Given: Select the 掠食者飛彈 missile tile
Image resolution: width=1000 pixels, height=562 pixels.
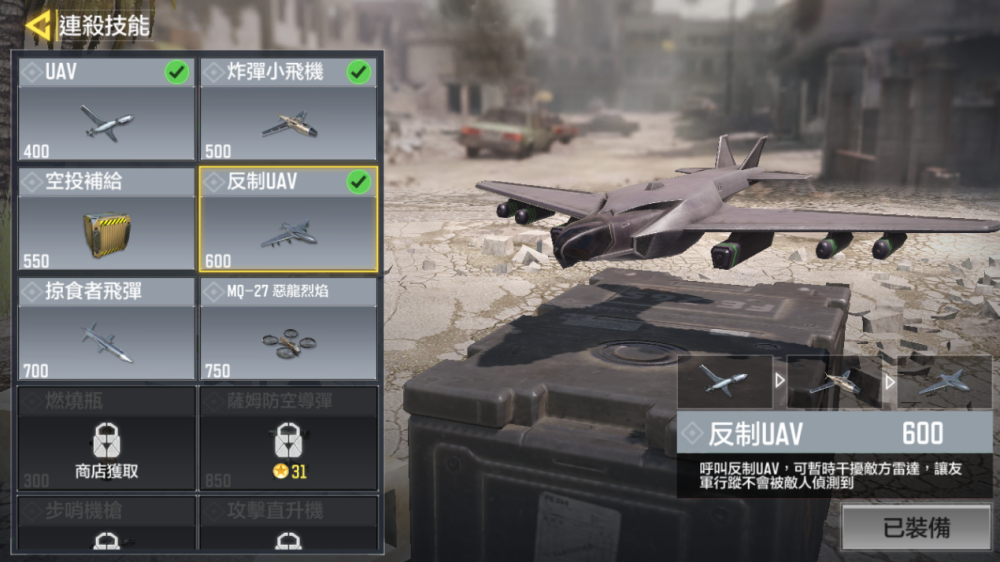Looking at the screenshot, I should point(107,329).
